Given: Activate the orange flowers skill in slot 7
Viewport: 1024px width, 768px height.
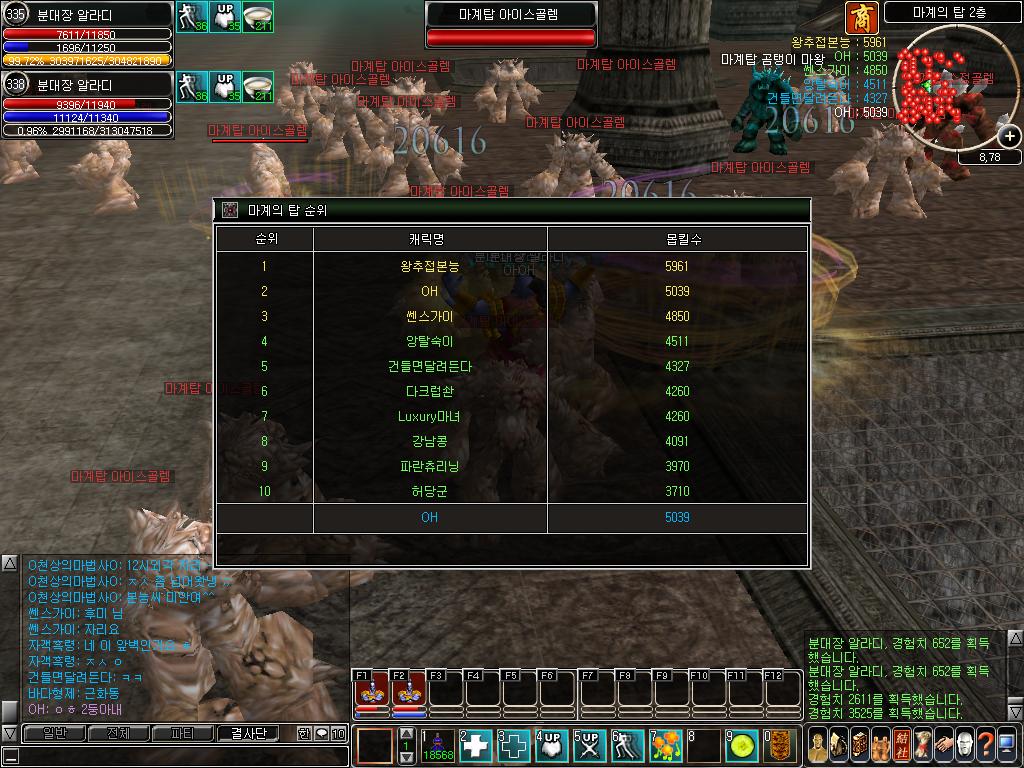Looking at the screenshot, I should (x=667, y=746).
